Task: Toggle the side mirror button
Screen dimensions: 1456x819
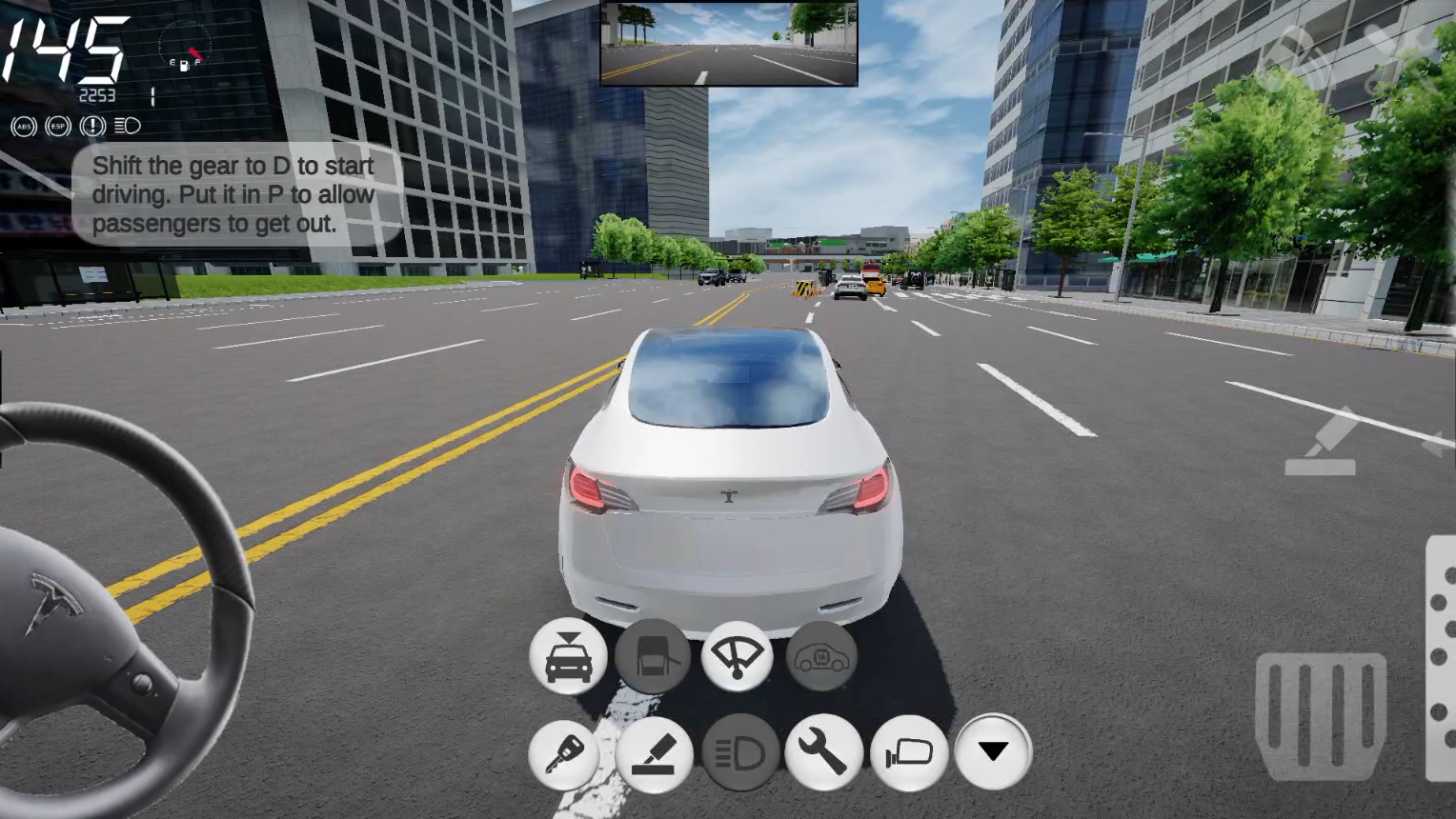Action: [909, 754]
